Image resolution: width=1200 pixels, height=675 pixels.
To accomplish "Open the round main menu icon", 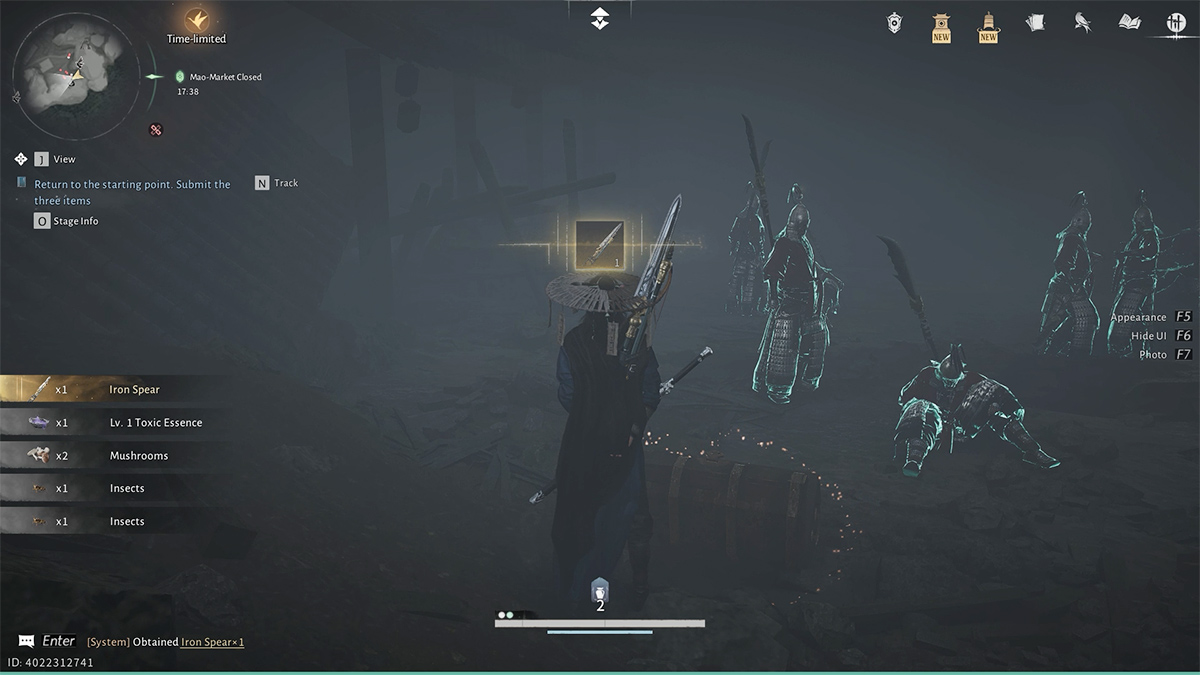I will (1176, 23).
